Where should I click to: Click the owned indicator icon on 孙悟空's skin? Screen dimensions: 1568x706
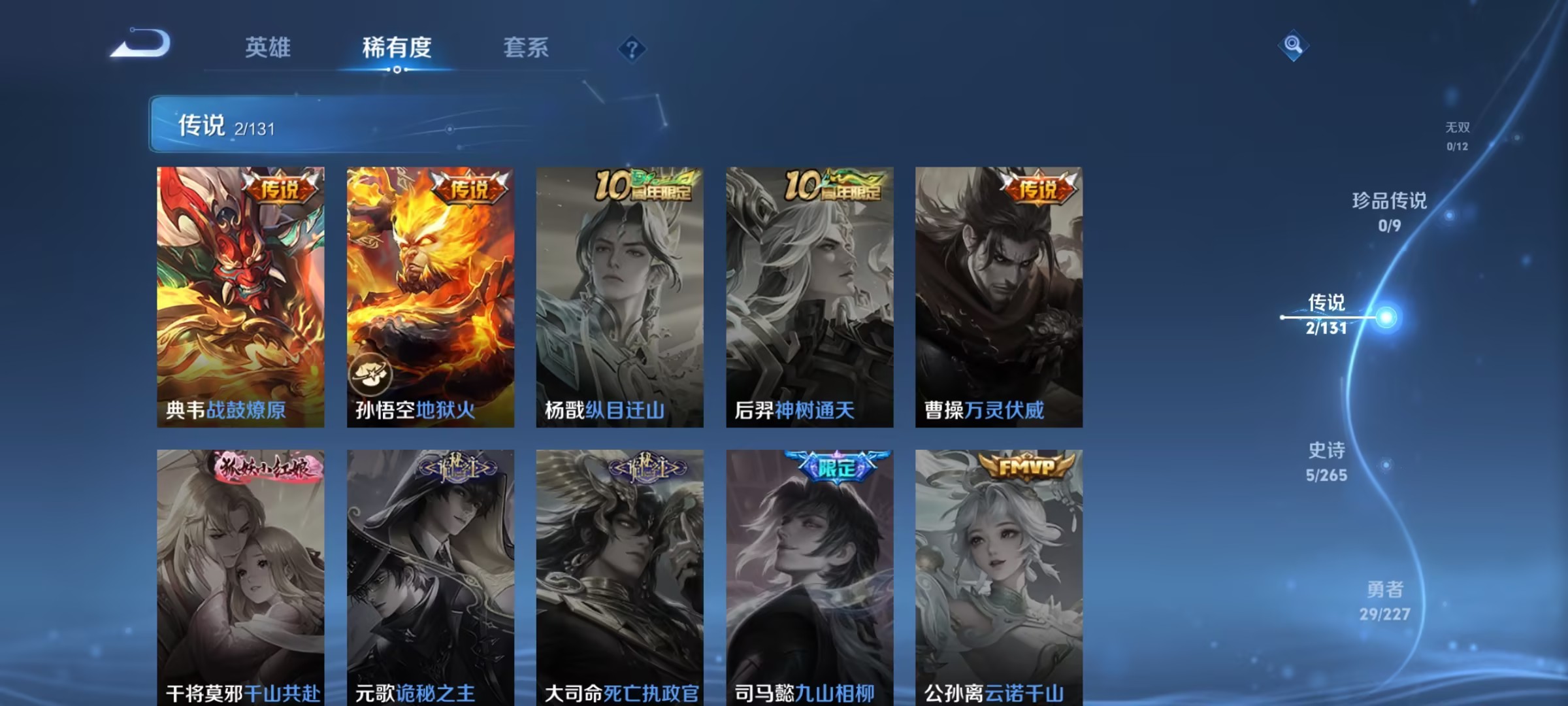(372, 375)
